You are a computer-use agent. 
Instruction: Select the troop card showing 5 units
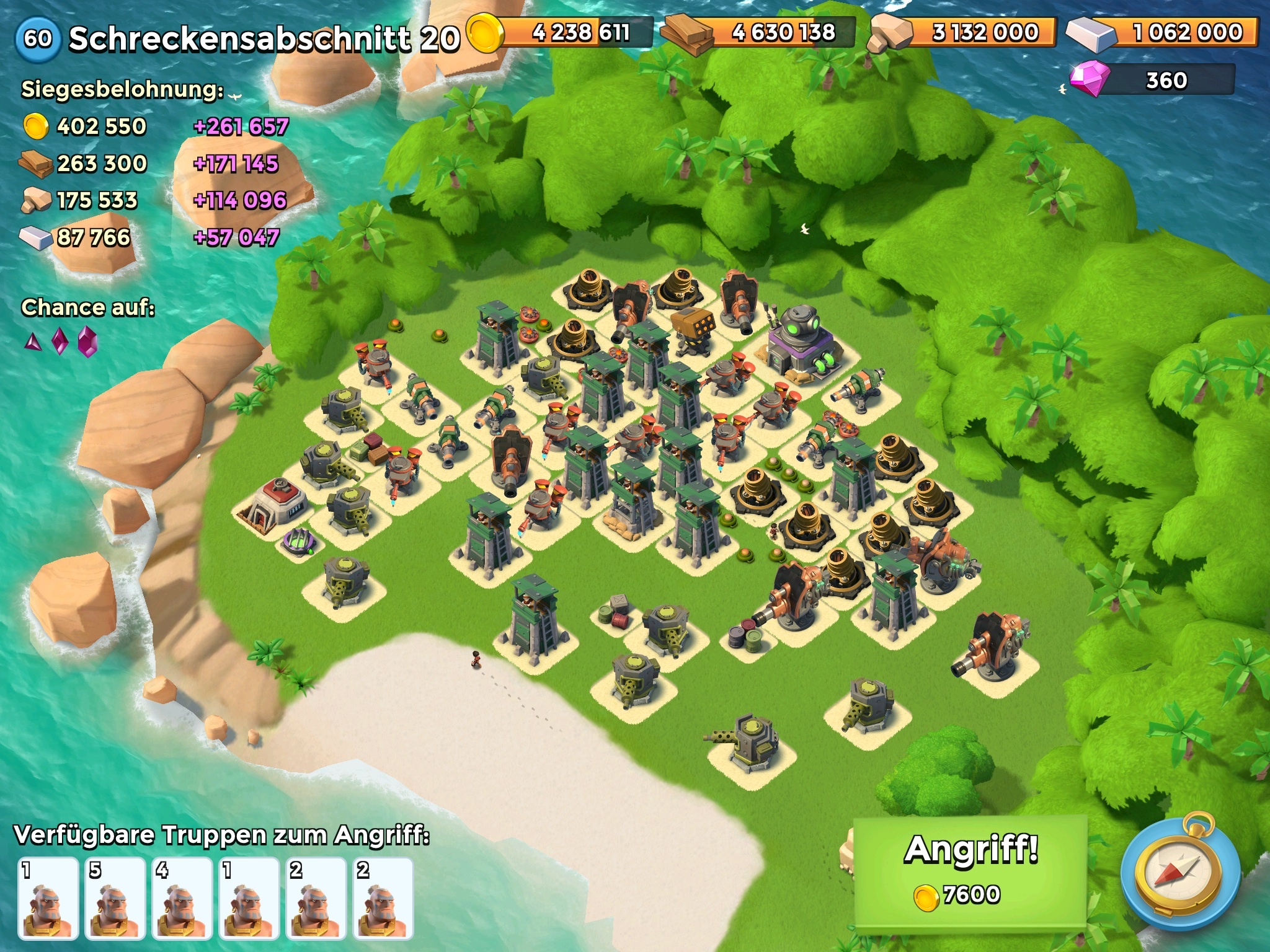pos(115,898)
